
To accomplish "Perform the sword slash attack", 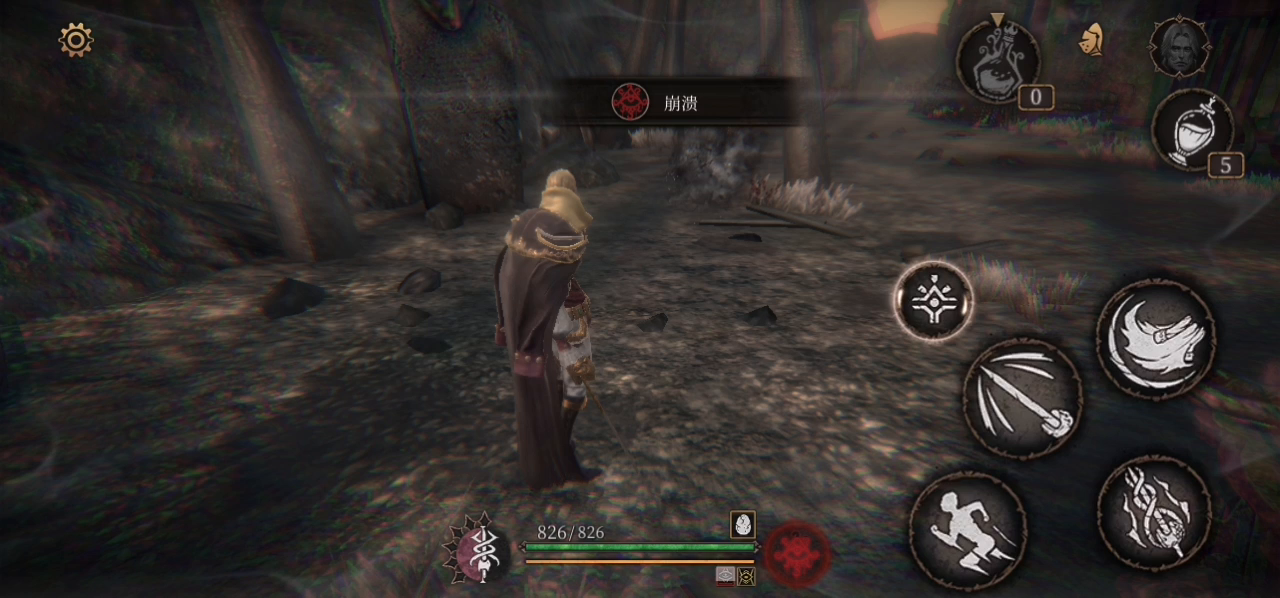I will [x=1022, y=398].
